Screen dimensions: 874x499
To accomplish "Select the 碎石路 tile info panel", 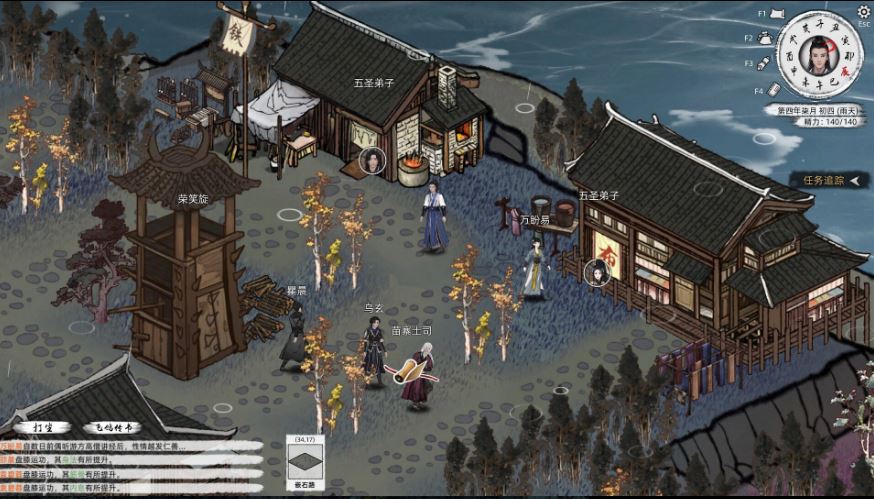I will [x=304, y=463].
